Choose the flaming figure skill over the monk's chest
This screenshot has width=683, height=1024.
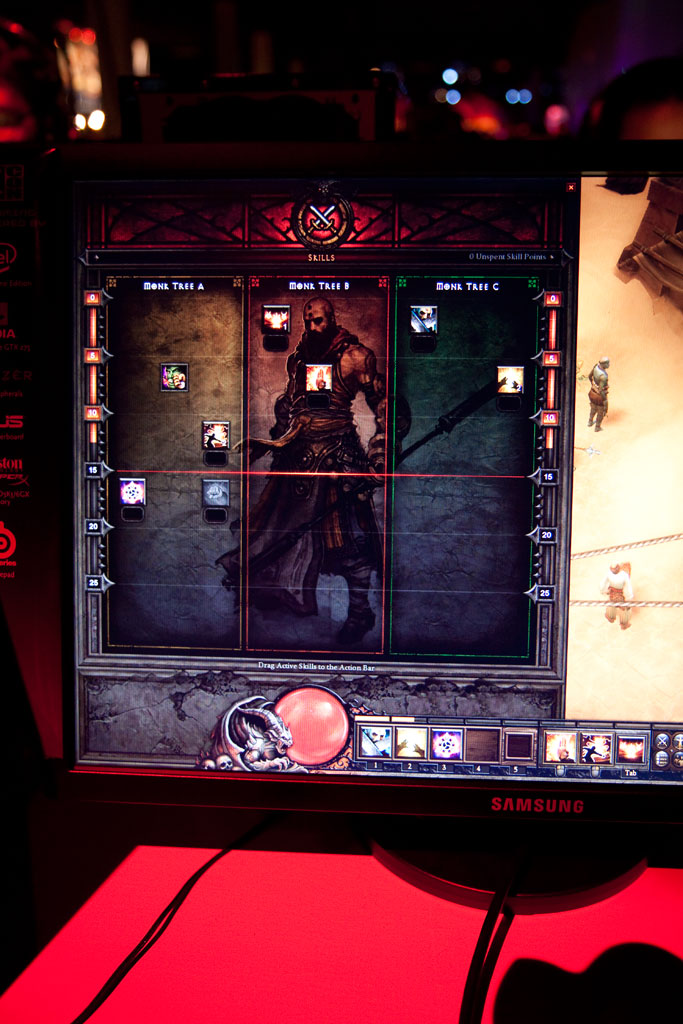pyautogui.click(x=318, y=377)
